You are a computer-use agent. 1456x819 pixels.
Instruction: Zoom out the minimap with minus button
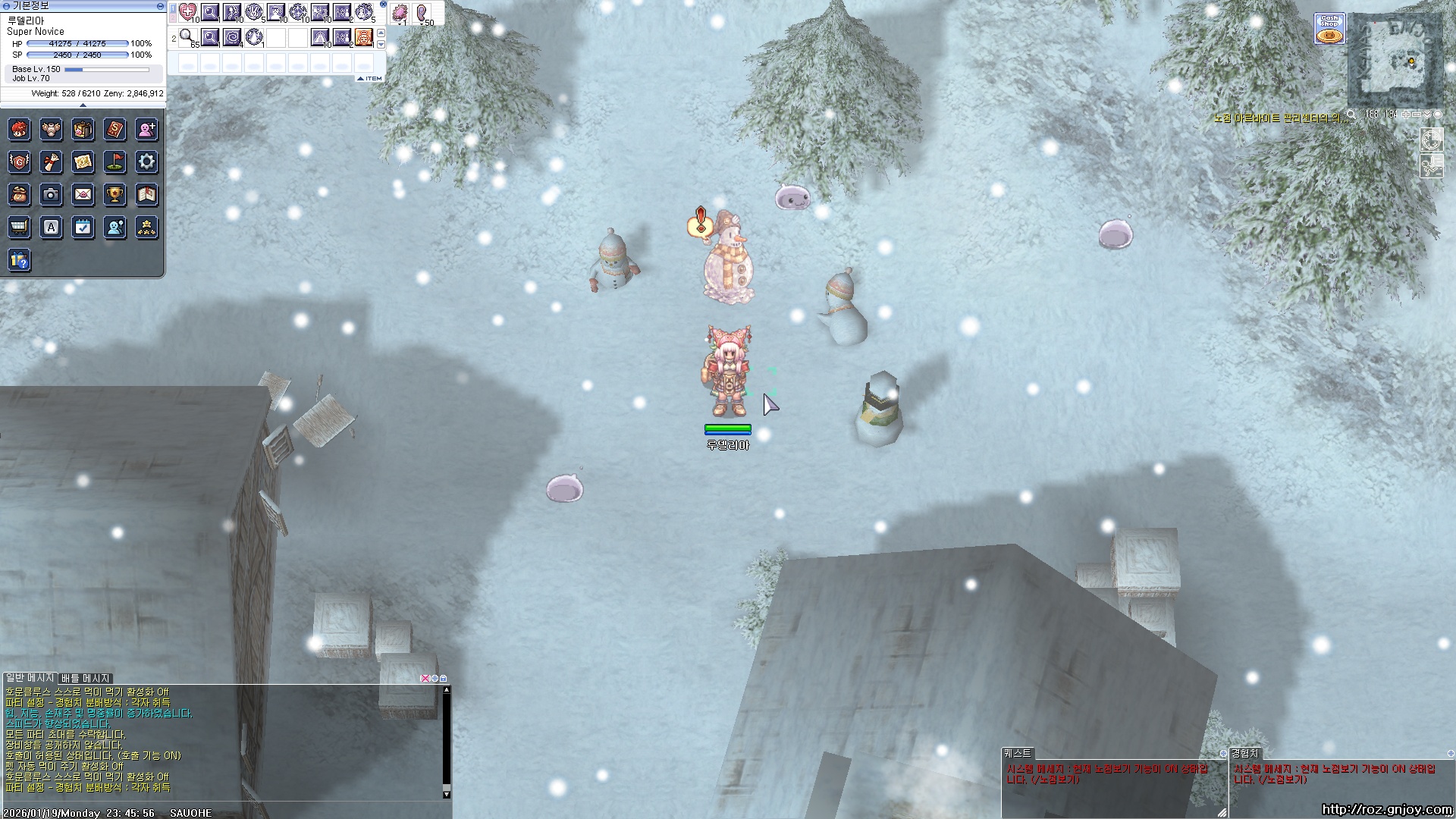point(1417,115)
